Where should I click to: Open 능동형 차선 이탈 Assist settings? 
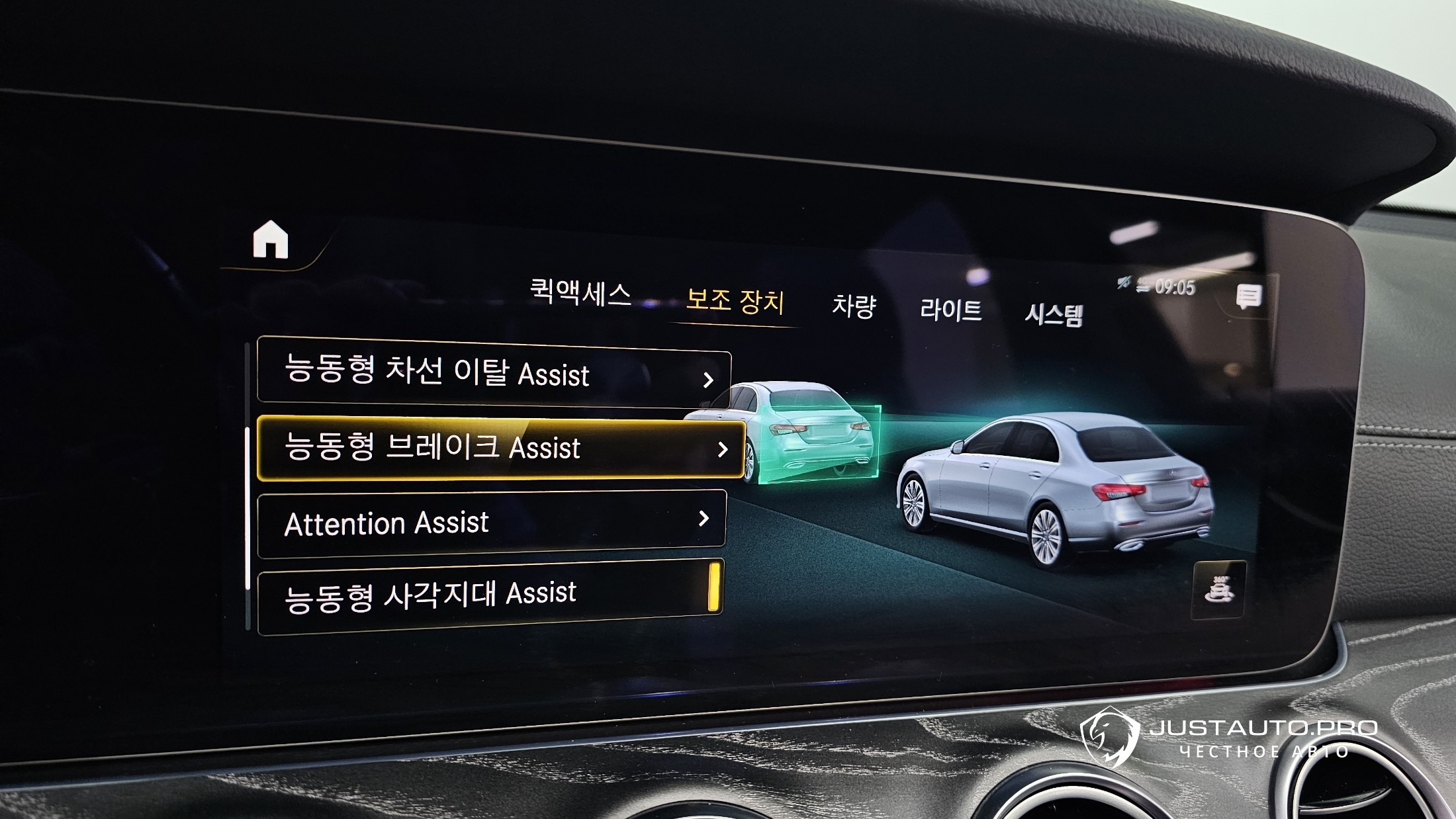493,372
